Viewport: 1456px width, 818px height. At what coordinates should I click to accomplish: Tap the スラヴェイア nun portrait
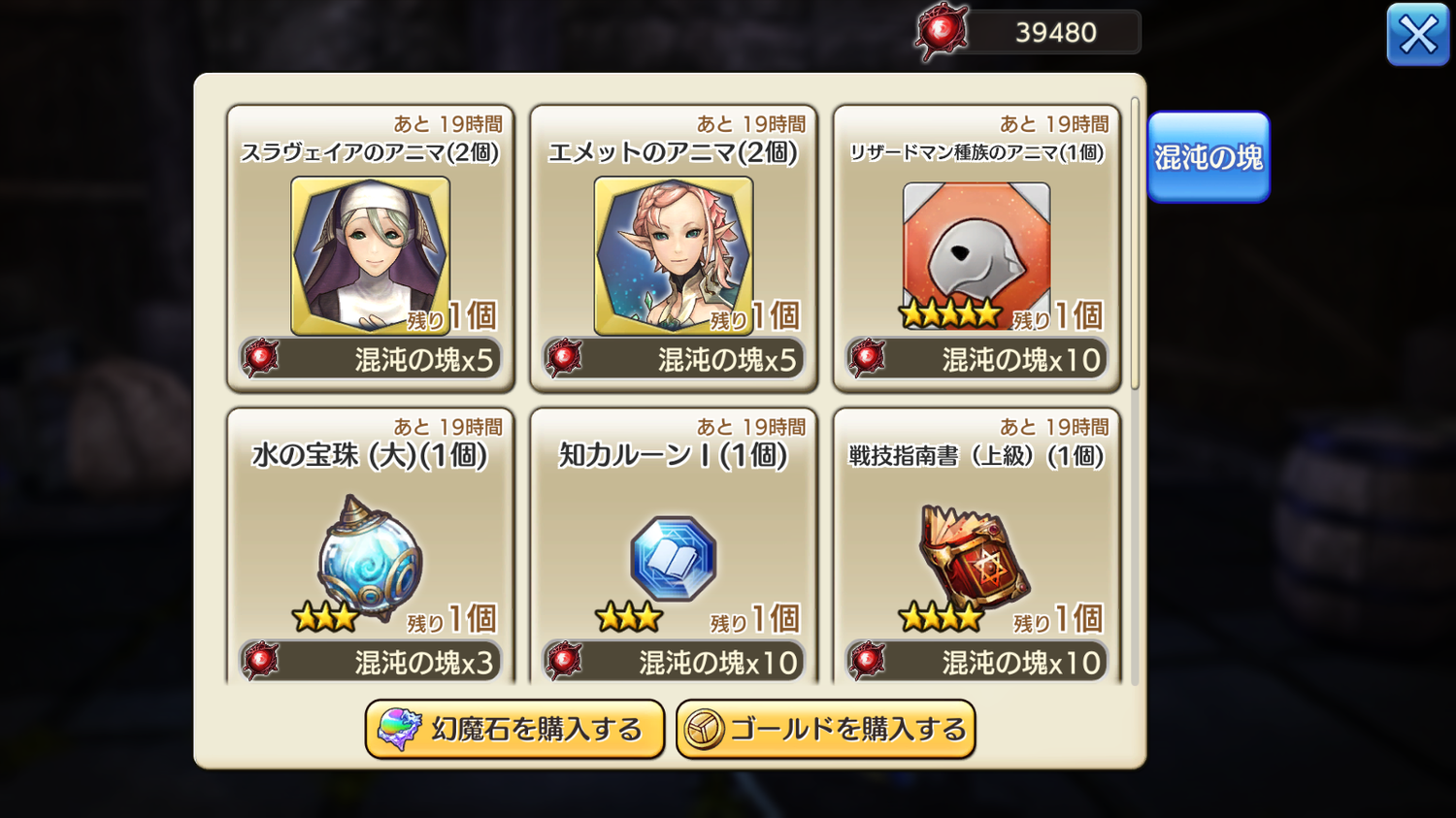[x=371, y=254]
